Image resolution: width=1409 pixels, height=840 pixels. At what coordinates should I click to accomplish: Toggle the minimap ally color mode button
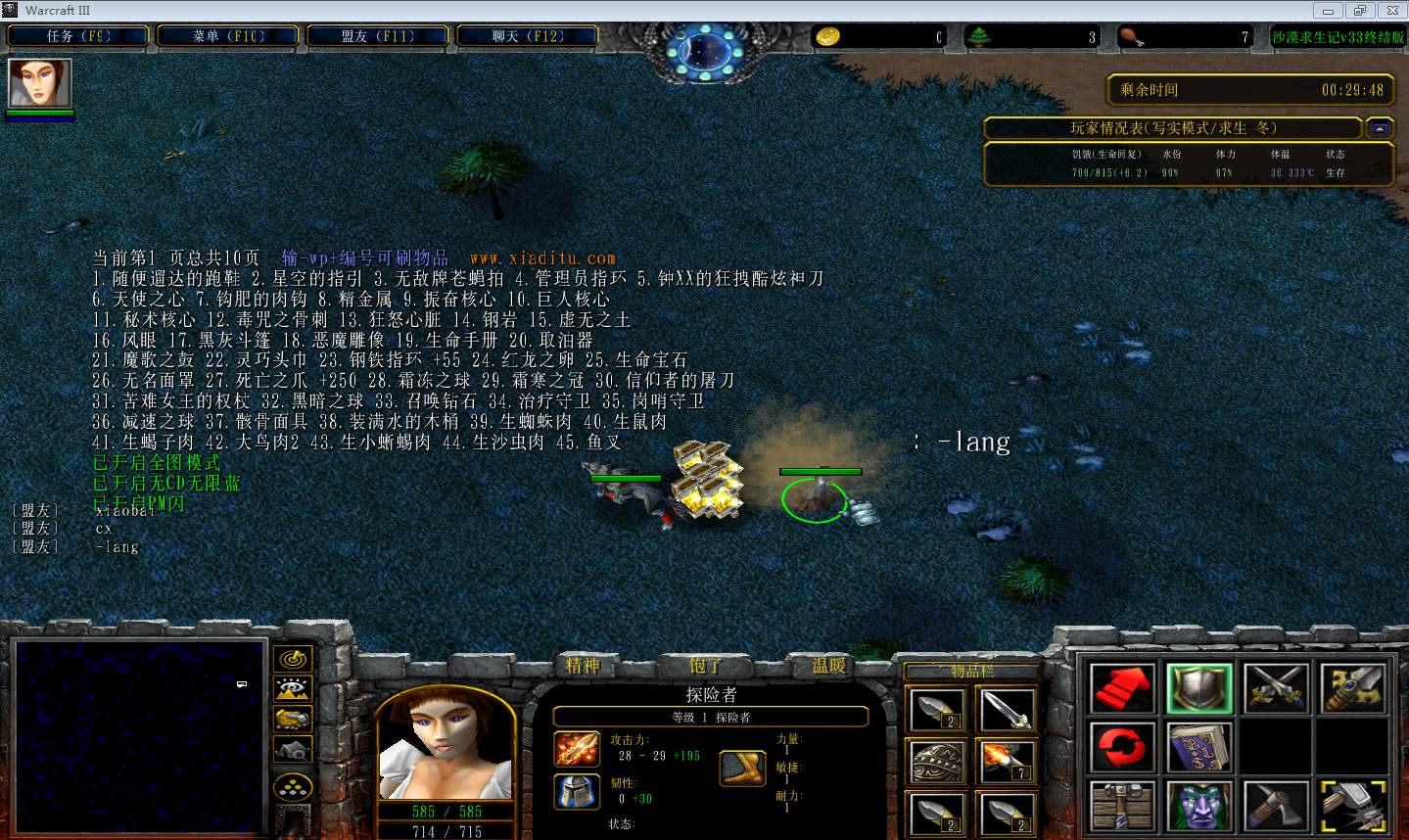point(293,720)
